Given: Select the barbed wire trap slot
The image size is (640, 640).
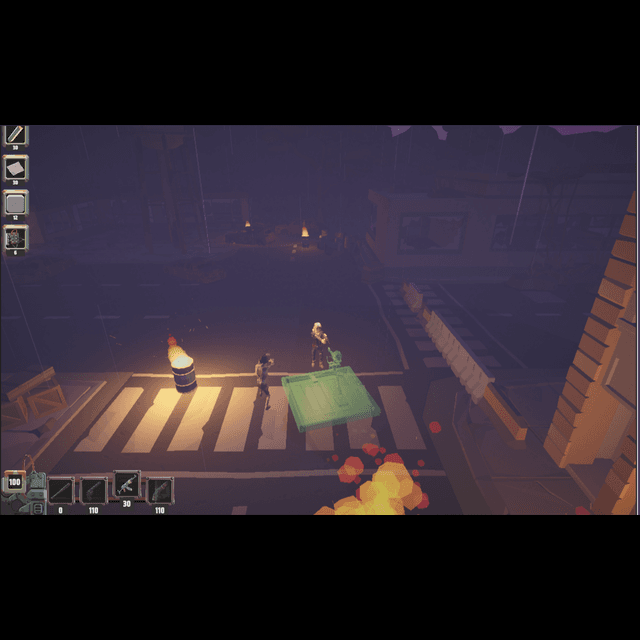Looking at the screenshot, I should 16,238.
